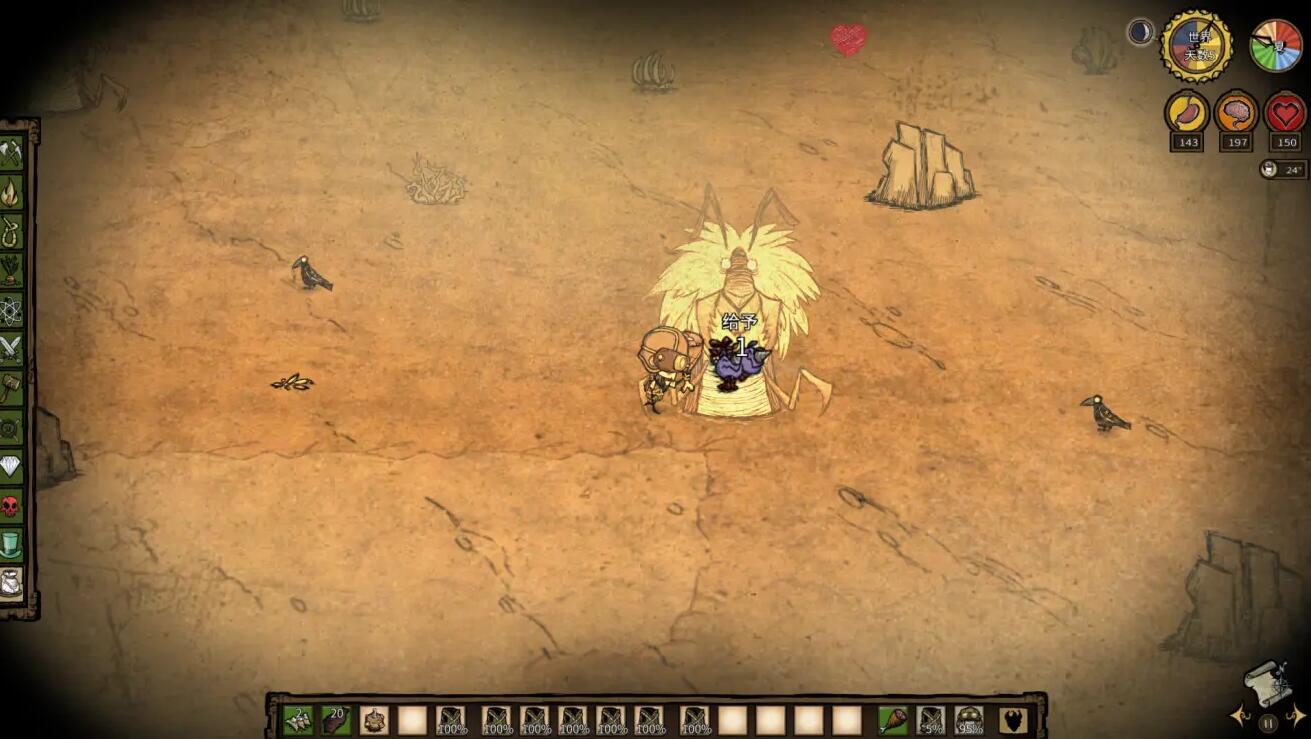Select the equipped football helmet at 95%
The width and height of the screenshot is (1311, 739).
968,719
